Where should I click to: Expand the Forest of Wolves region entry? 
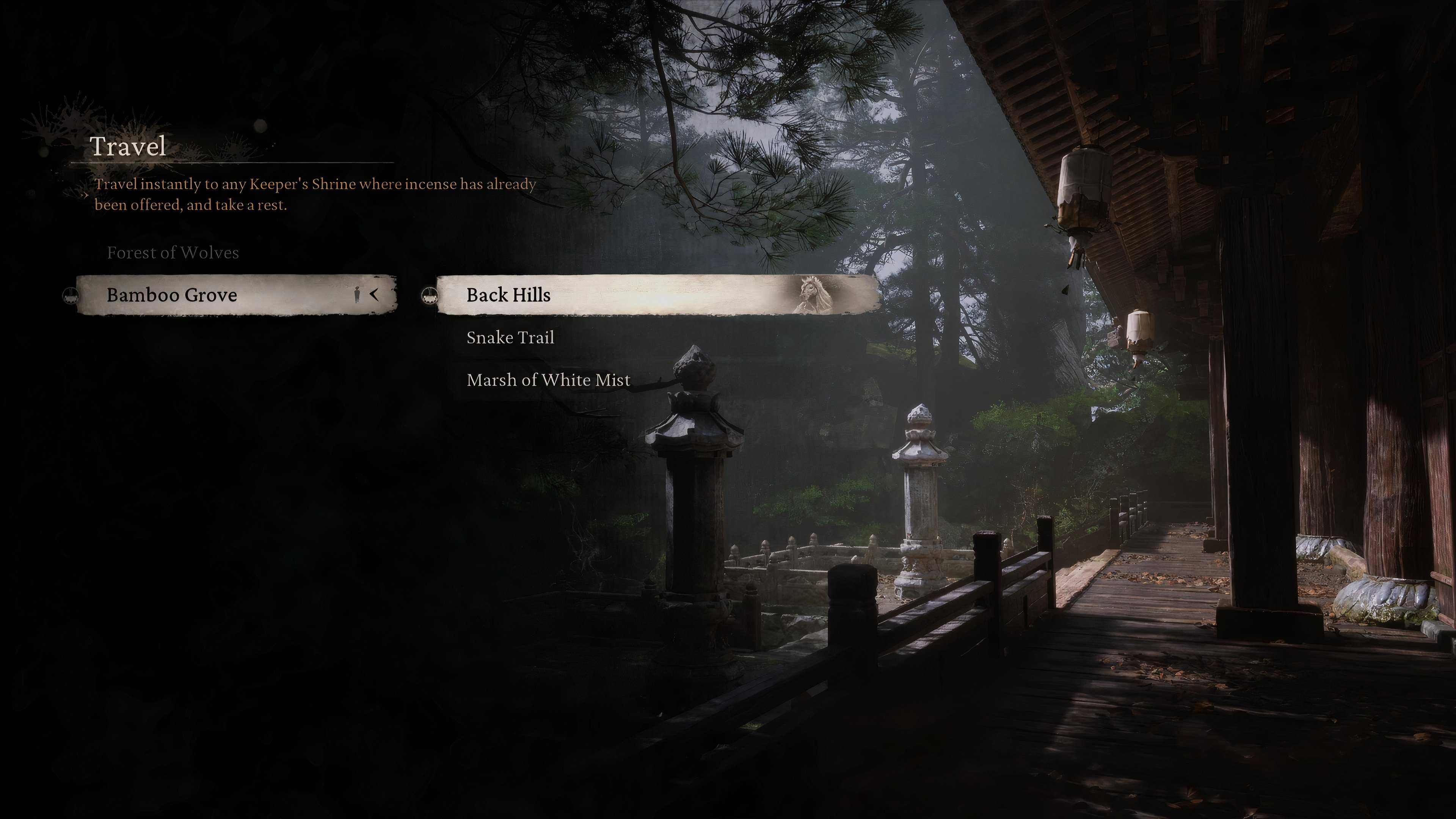[x=173, y=253]
